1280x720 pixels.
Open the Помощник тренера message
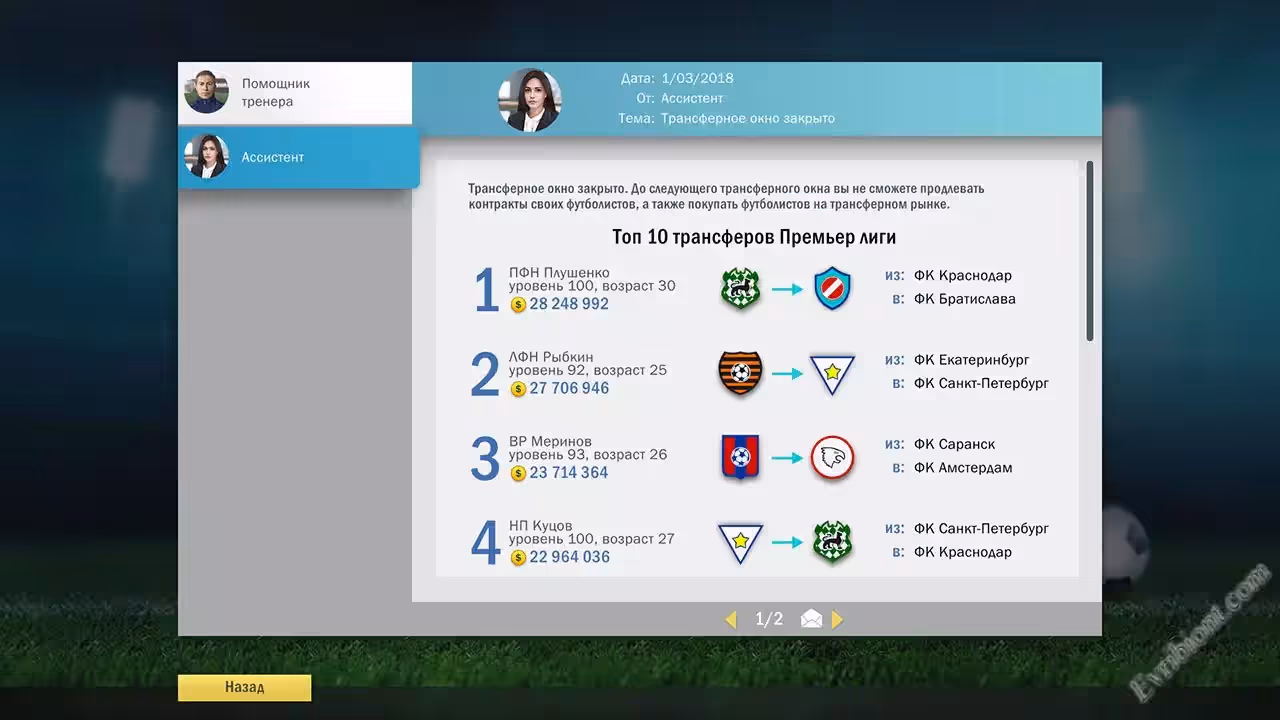[x=295, y=93]
